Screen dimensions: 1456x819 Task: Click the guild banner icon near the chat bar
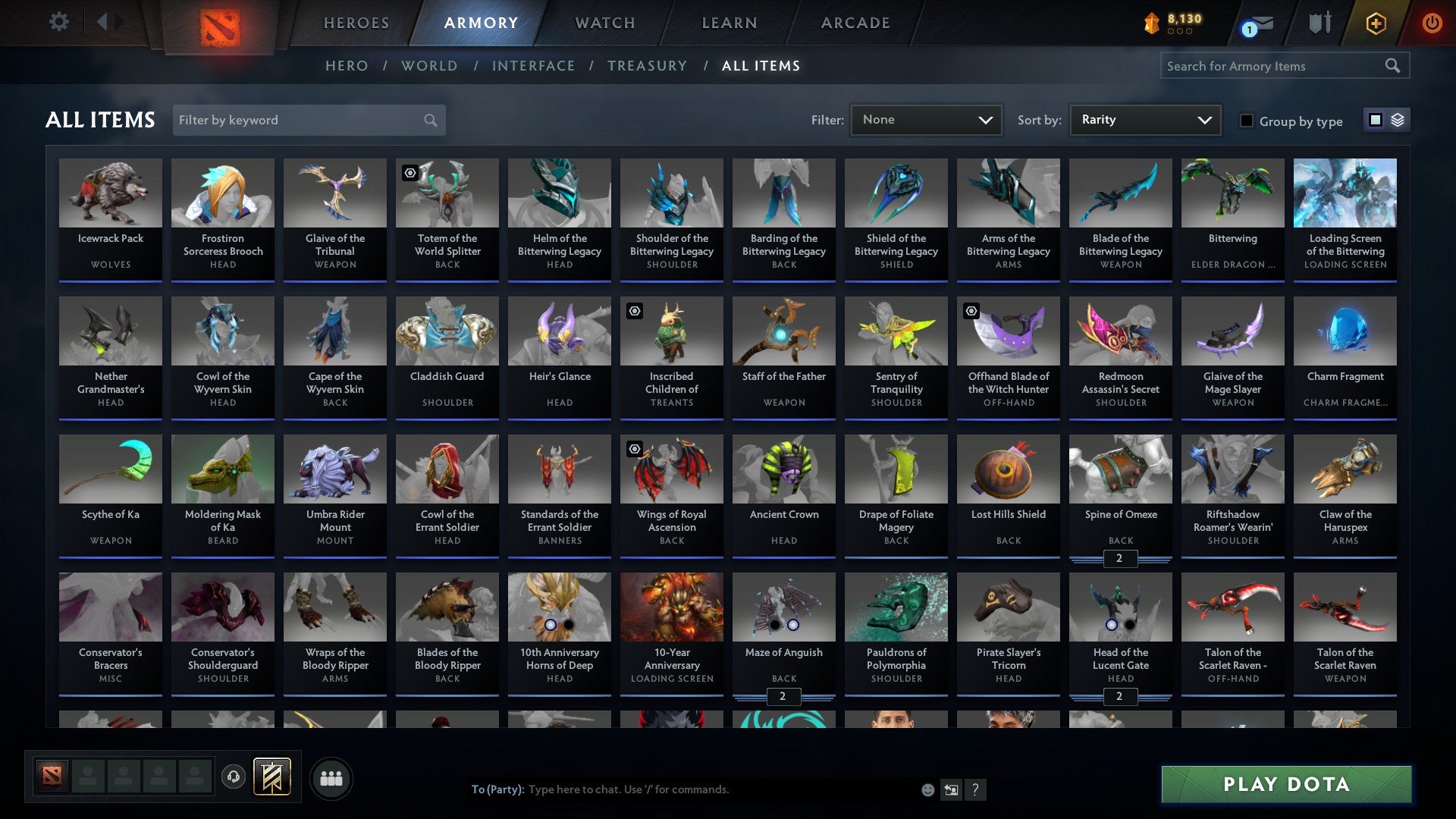[x=271, y=777]
